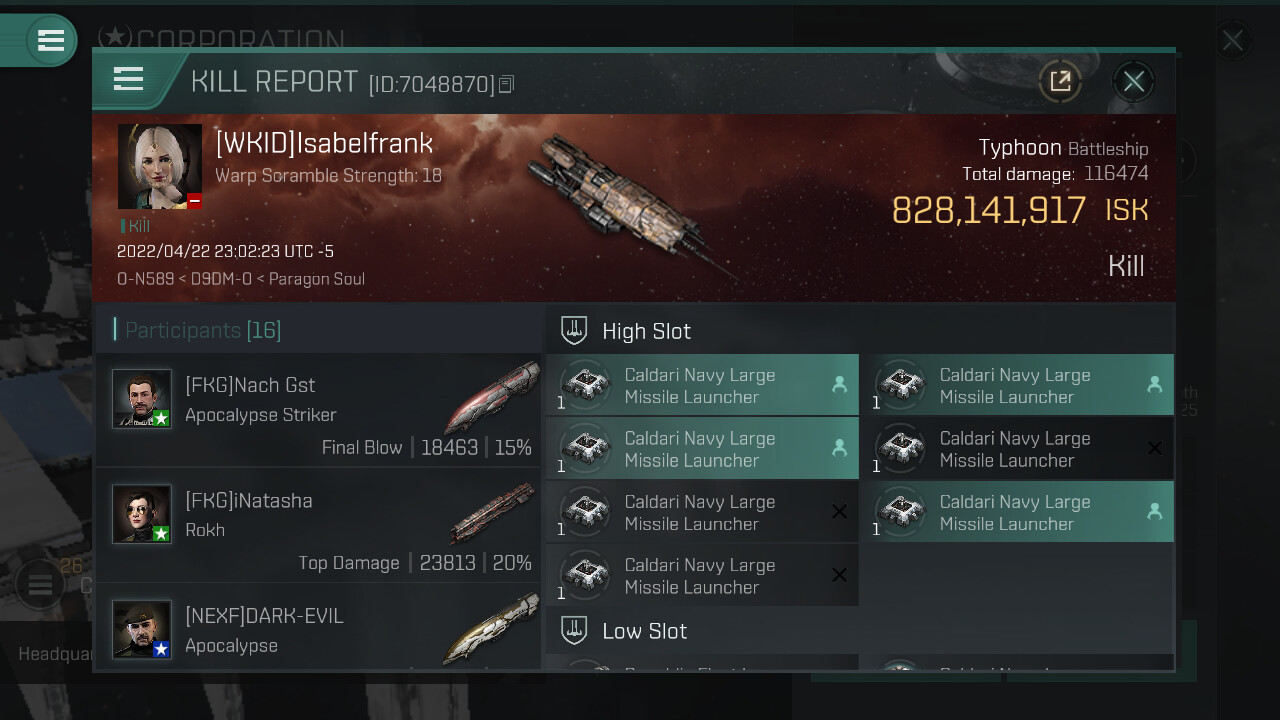The width and height of the screenshot is (1280, 720).
Task: View Isabelfrank's character portrait
Action: (160, 167)
